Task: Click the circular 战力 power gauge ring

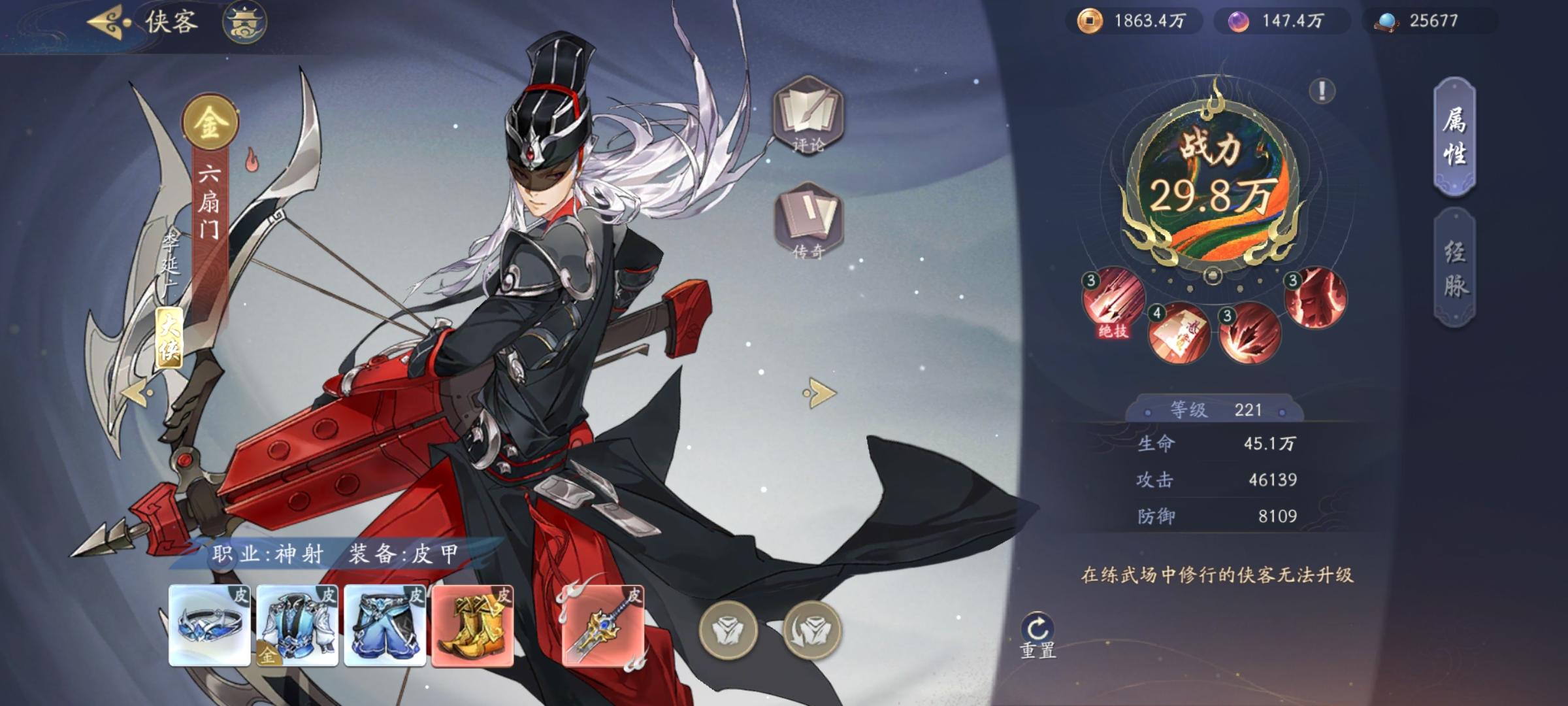Action: [1213, 183]
